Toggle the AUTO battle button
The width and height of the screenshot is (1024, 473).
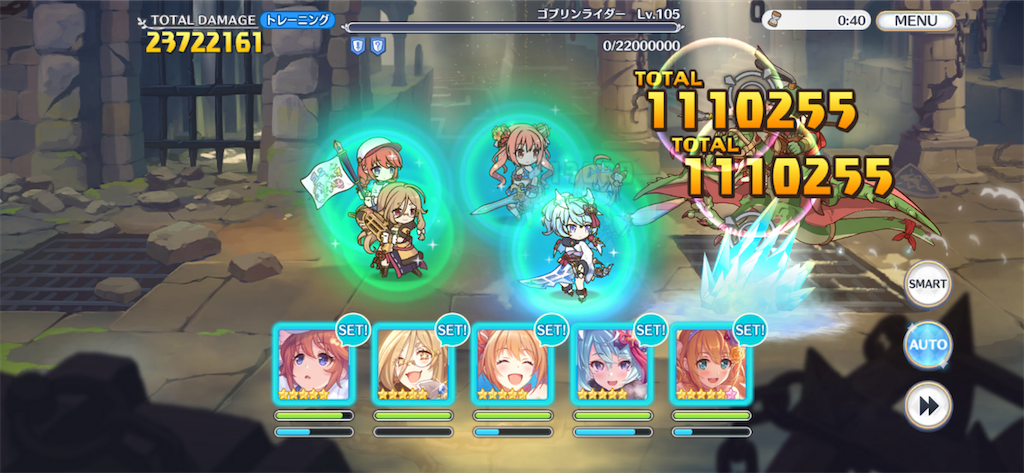927,346
